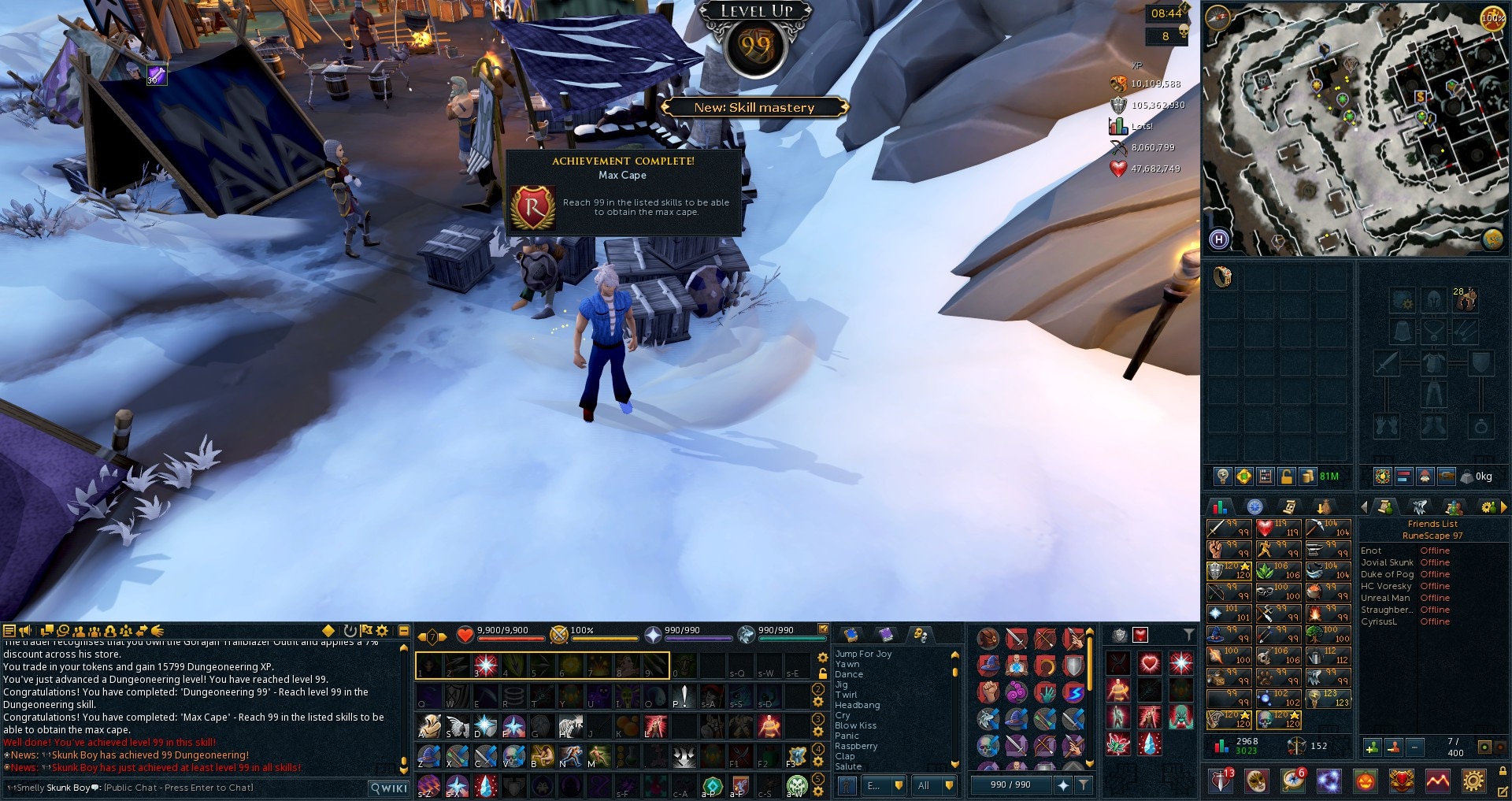Click the New: Skill mastery banner
1512x801 pixels.
(x=754, y=108)
